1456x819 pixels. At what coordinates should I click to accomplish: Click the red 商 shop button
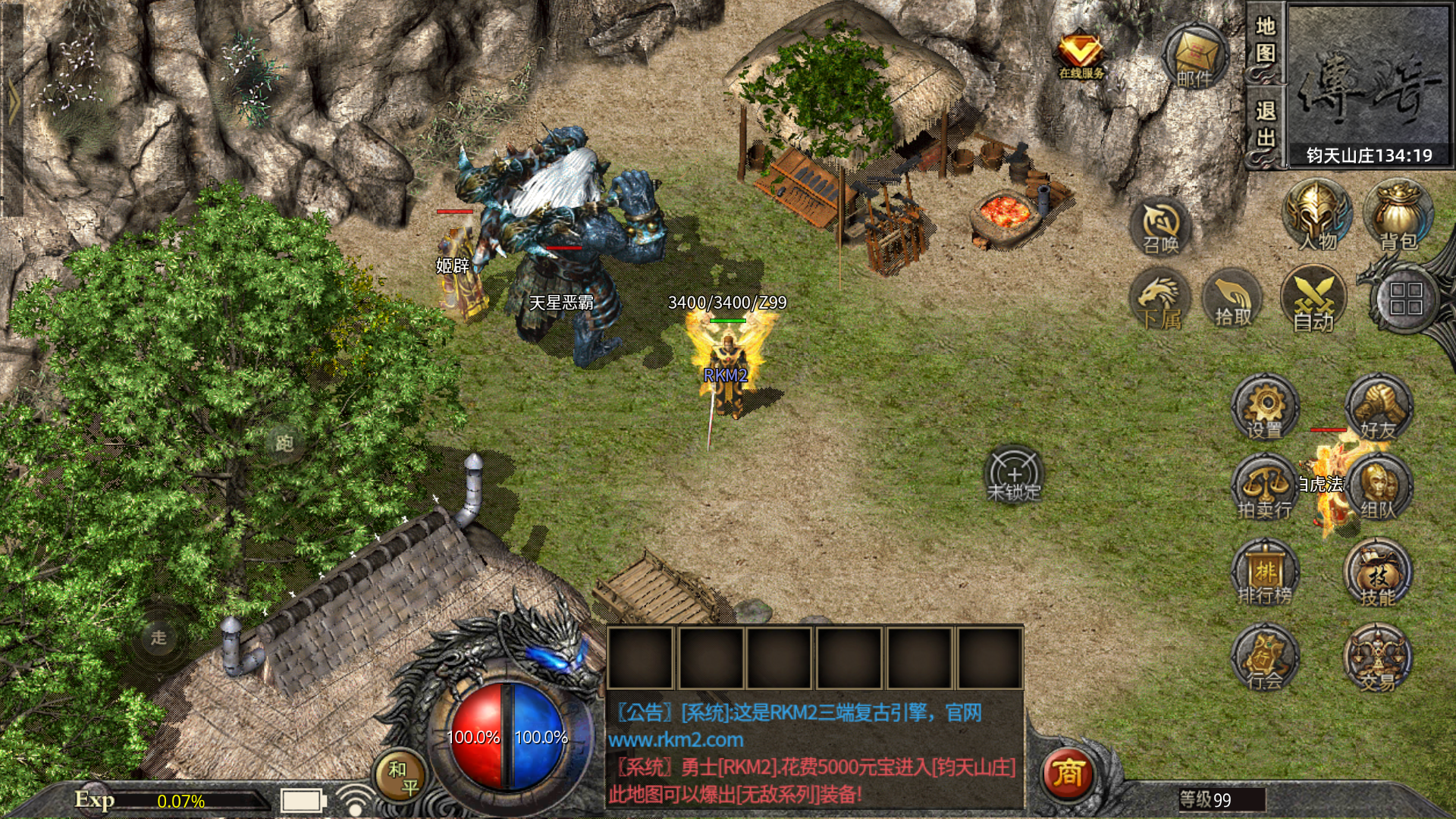(x=1068, y=773)
